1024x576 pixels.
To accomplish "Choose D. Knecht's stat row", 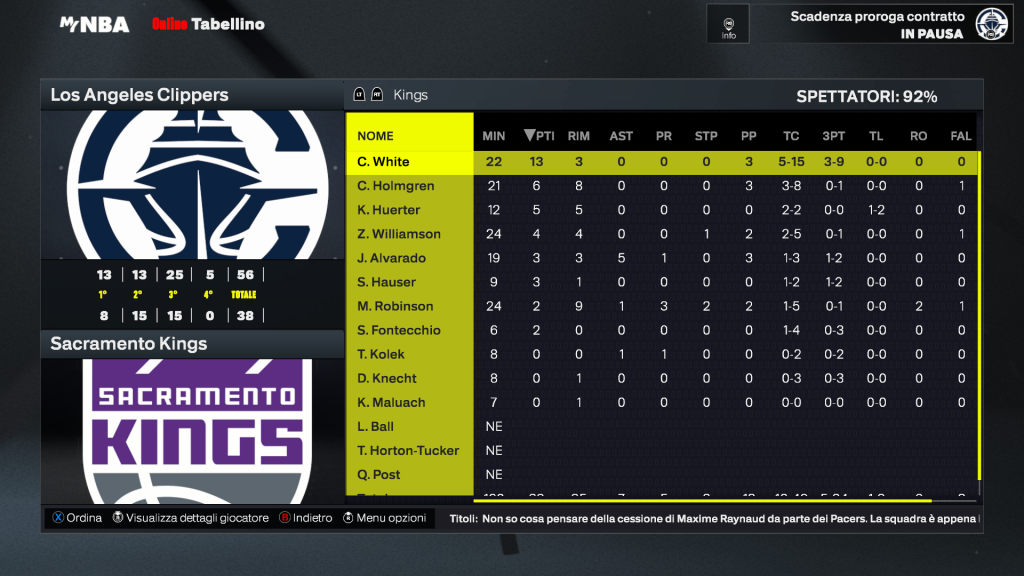I will (x=387, y=378).
